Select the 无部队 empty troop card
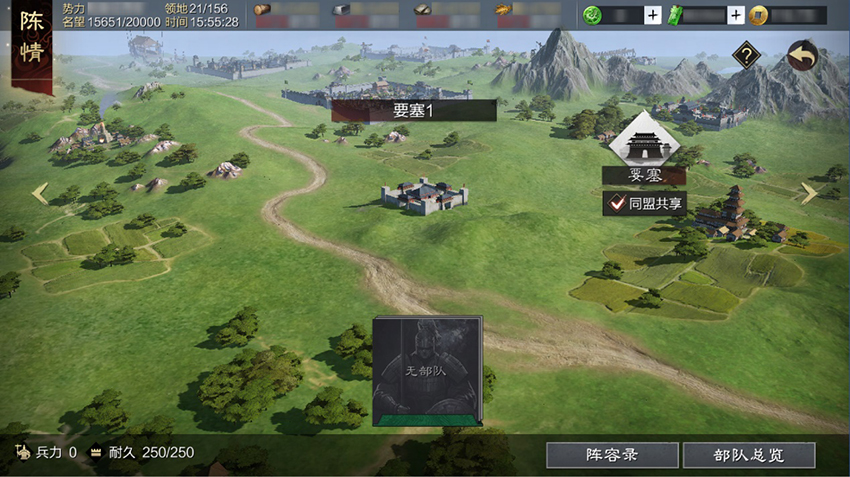Image resolution: width=850 pixels, height=477 pixels. pyautogui.click(x=427, y=371)
